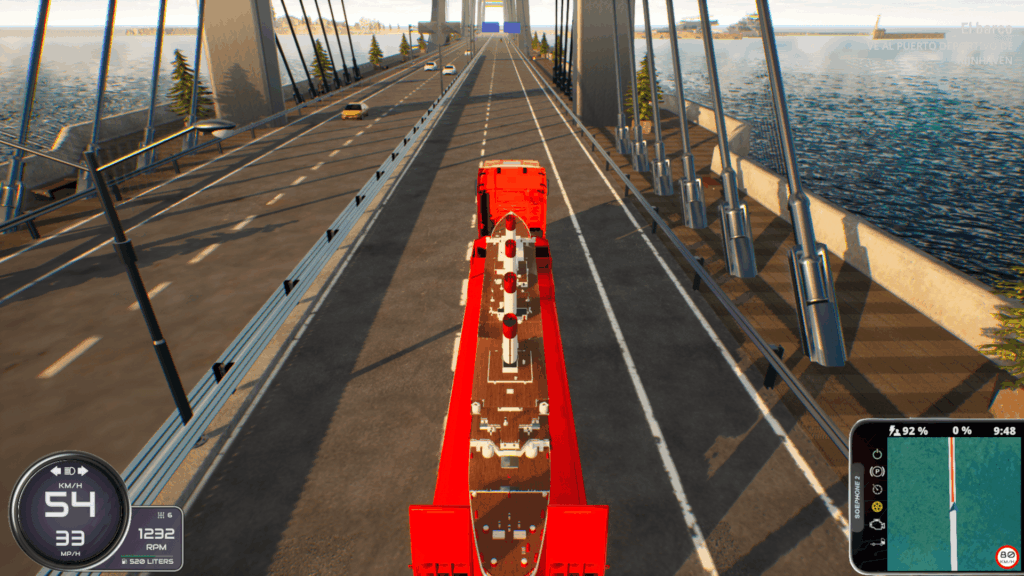Click the yellow wheel differential icon
1024x576 pixels.
click(878, 507)
